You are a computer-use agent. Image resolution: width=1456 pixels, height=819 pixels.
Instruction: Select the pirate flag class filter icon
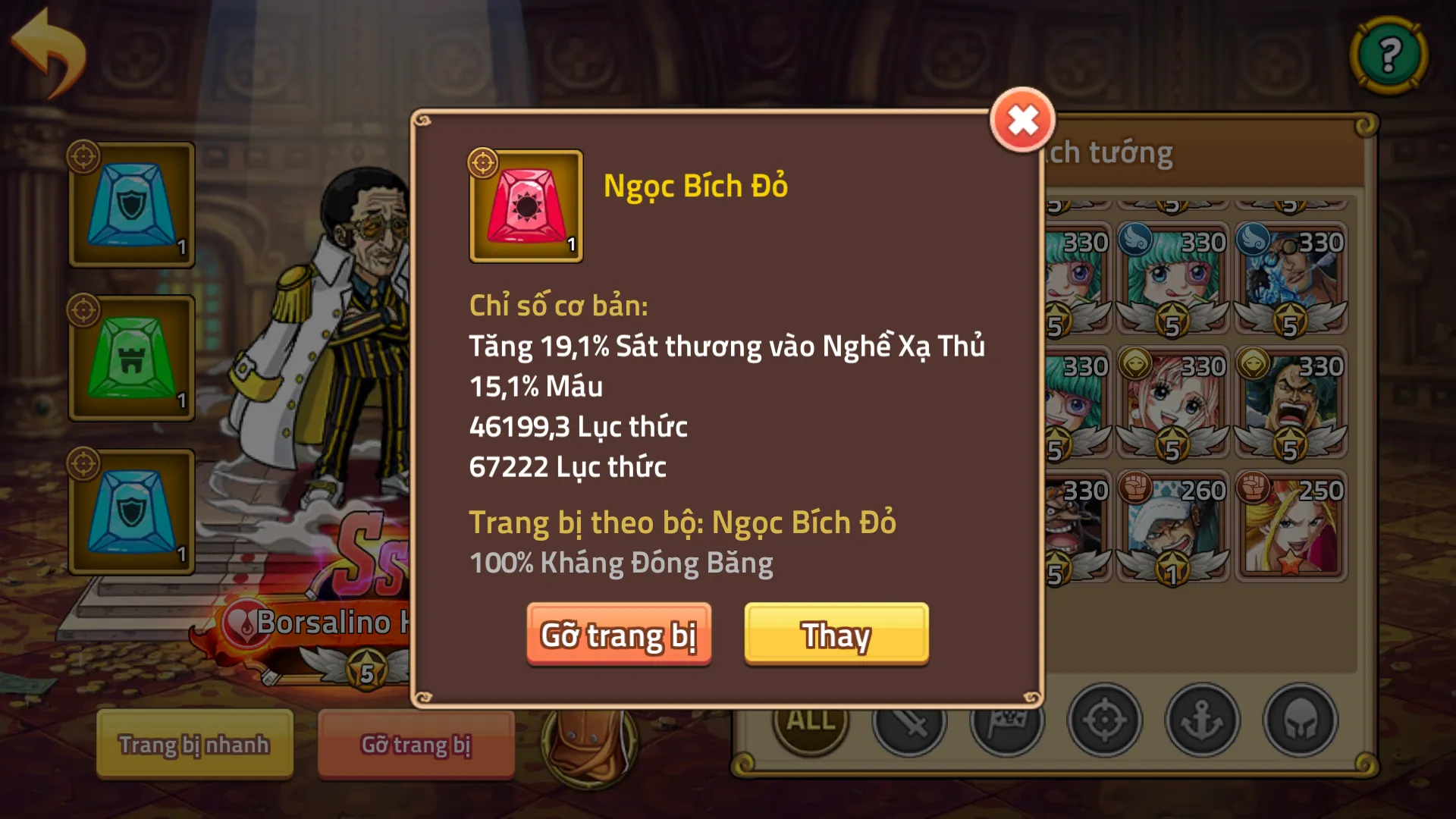pyautogui.click(x=1009, y=725)
